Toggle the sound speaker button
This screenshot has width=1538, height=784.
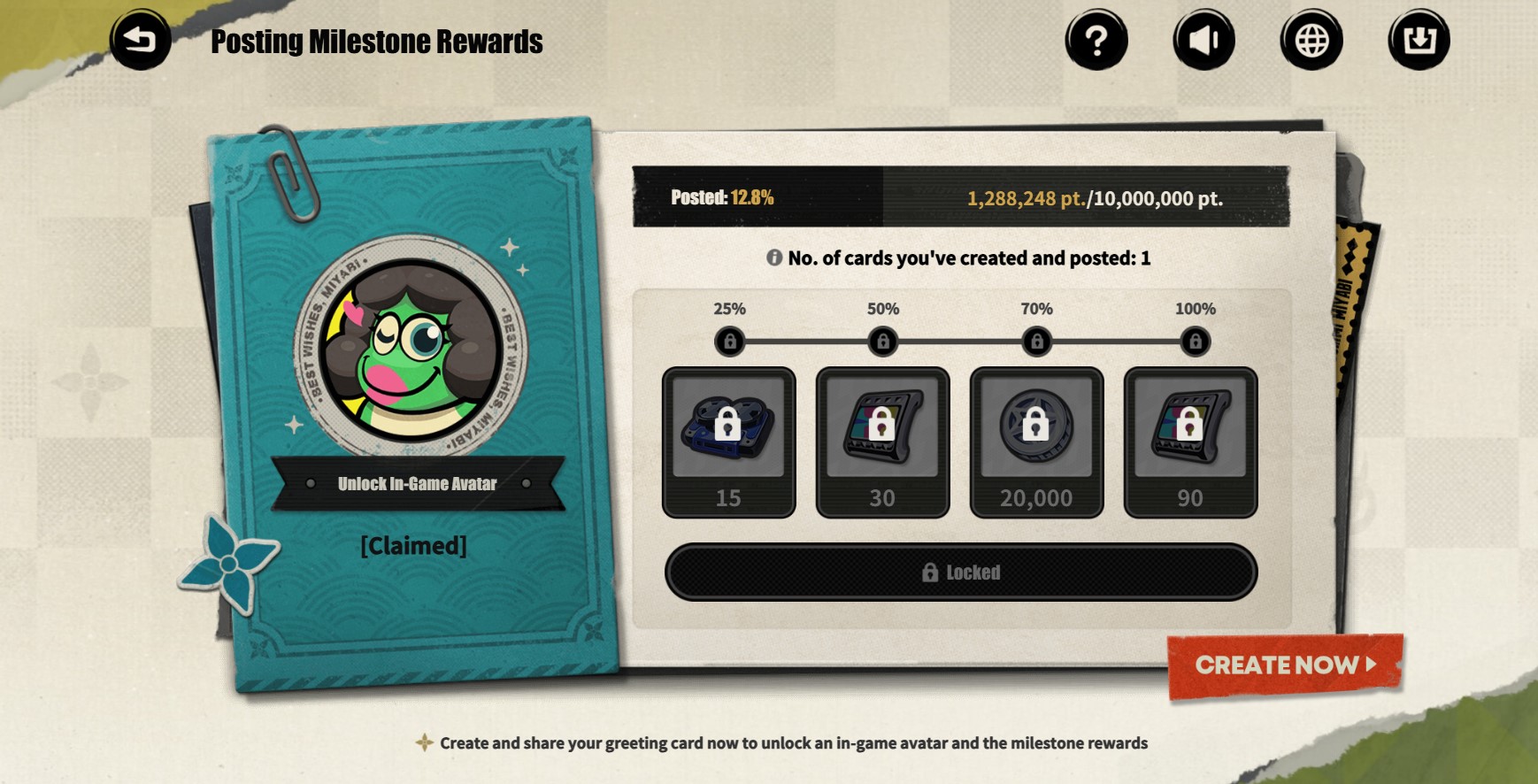pyautogui.click(x=1203, y=40)
